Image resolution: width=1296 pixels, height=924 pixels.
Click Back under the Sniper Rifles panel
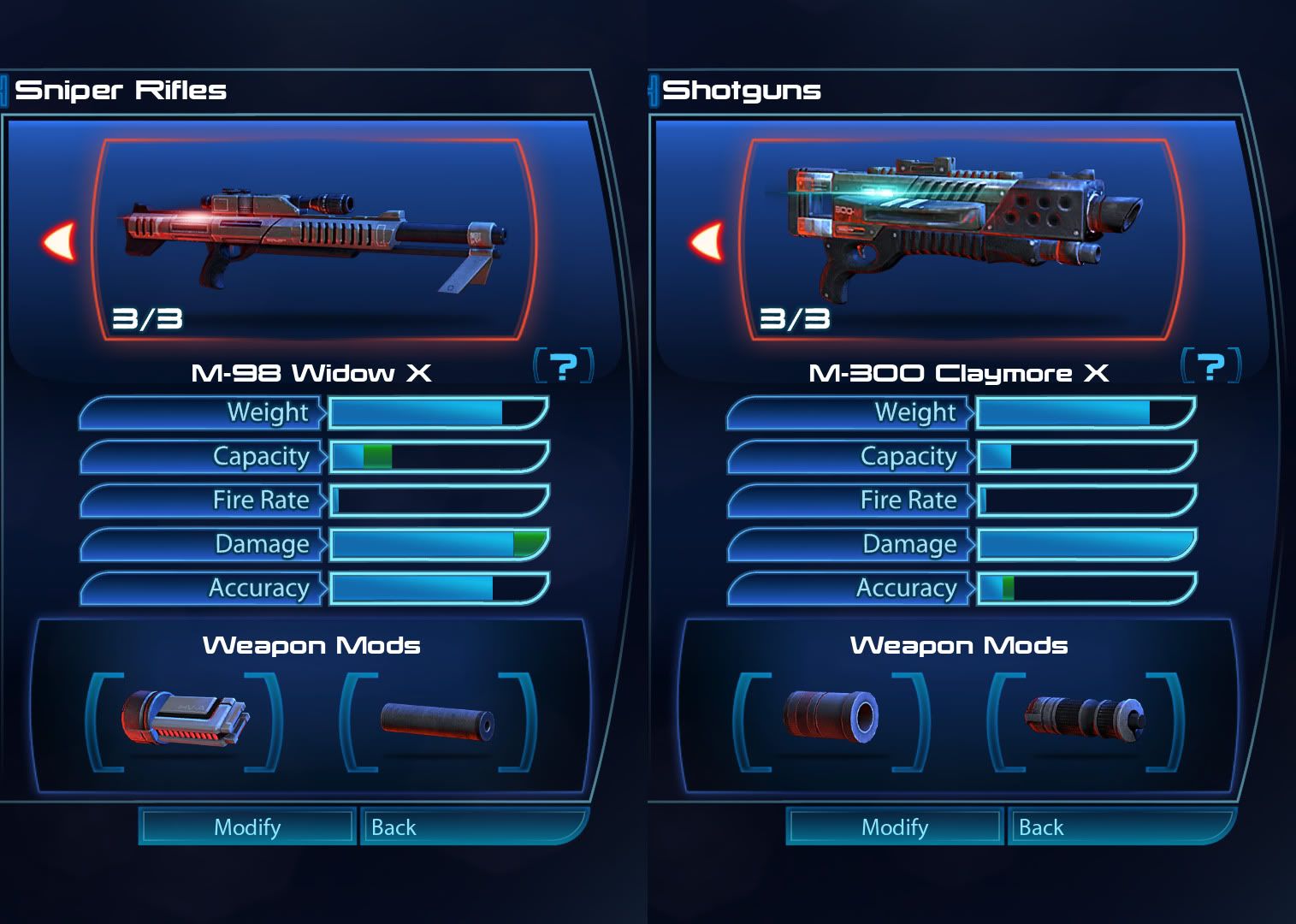[x=472, y=827]
